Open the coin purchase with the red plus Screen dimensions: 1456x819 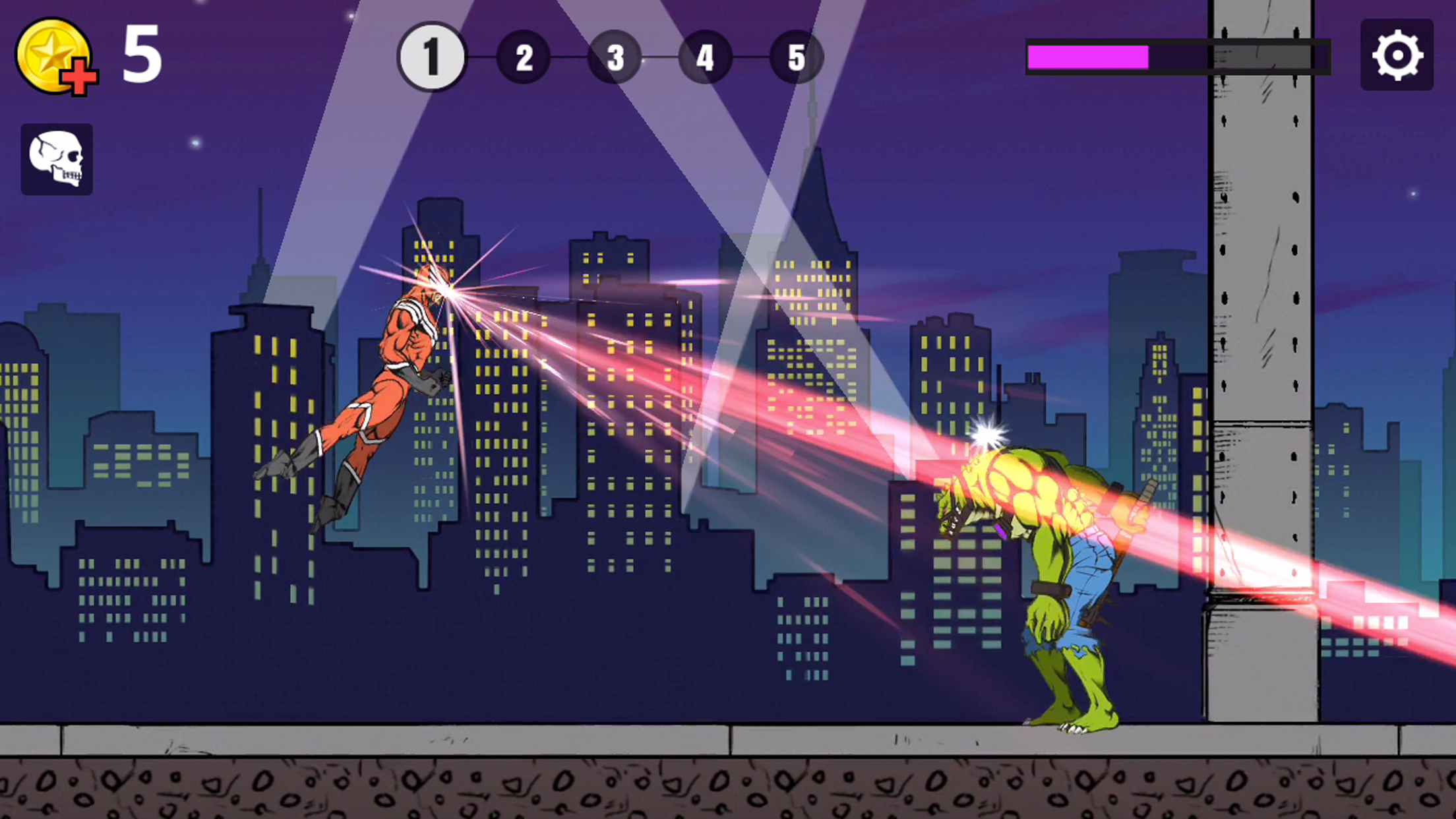tap(77, 75)
